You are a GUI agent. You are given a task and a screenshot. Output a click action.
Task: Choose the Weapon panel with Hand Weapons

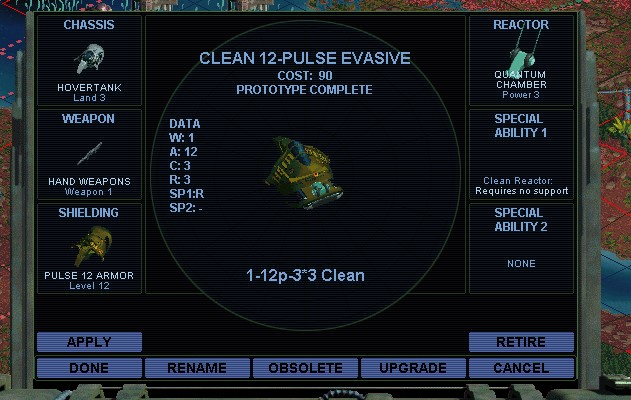(89, 154)
